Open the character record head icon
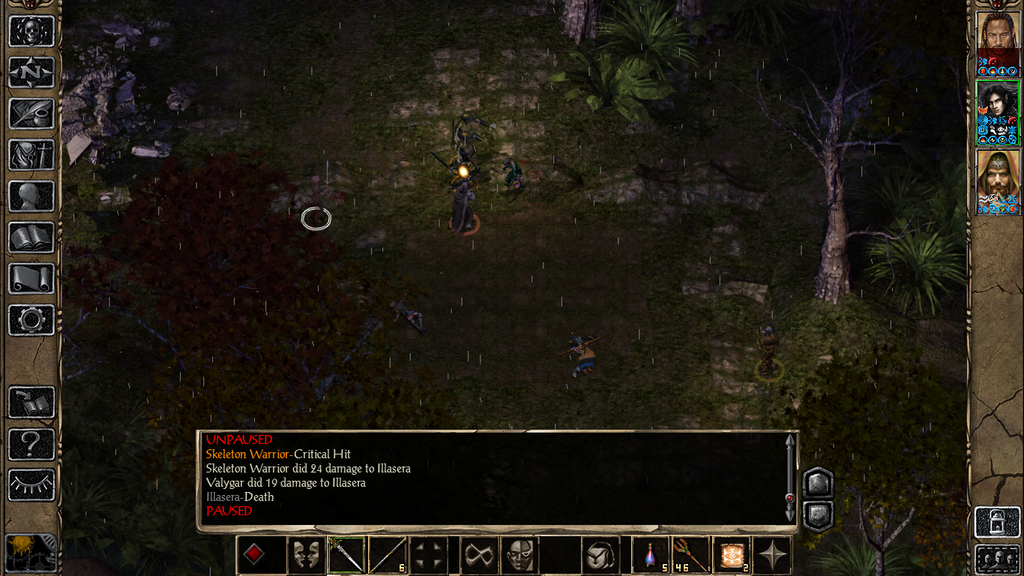Screen dimensions: 1024x576 pos(31,196)
